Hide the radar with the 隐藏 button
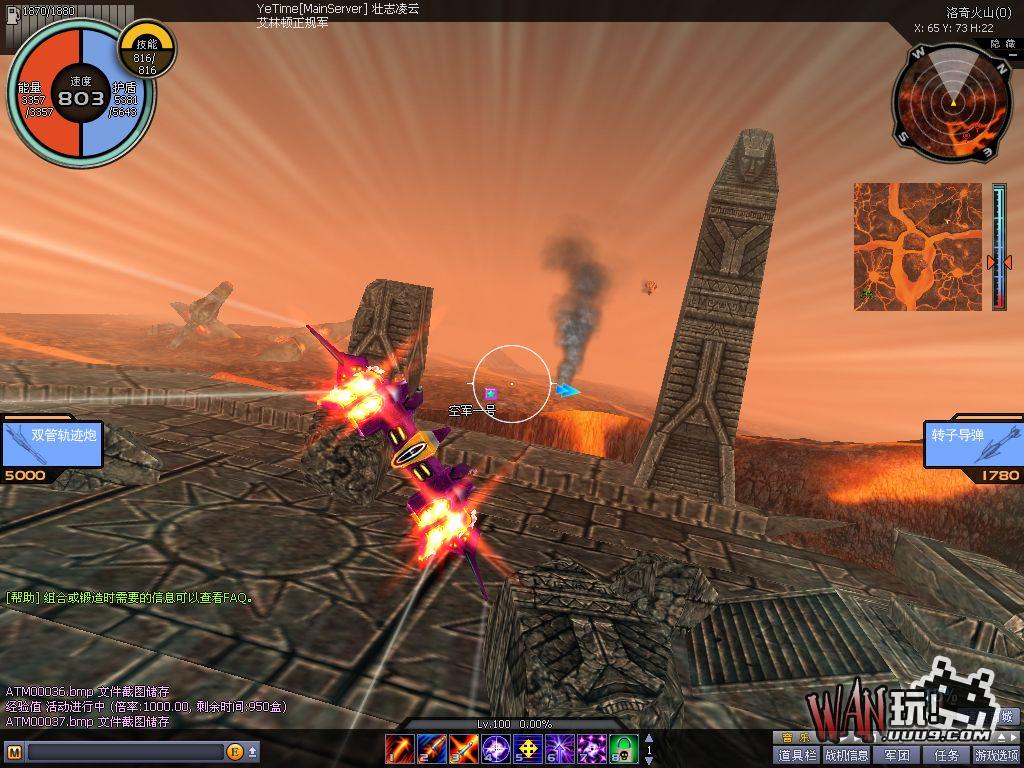Image resolution: width=1024 pixels, height=768 pixels. click(1003, 44)
